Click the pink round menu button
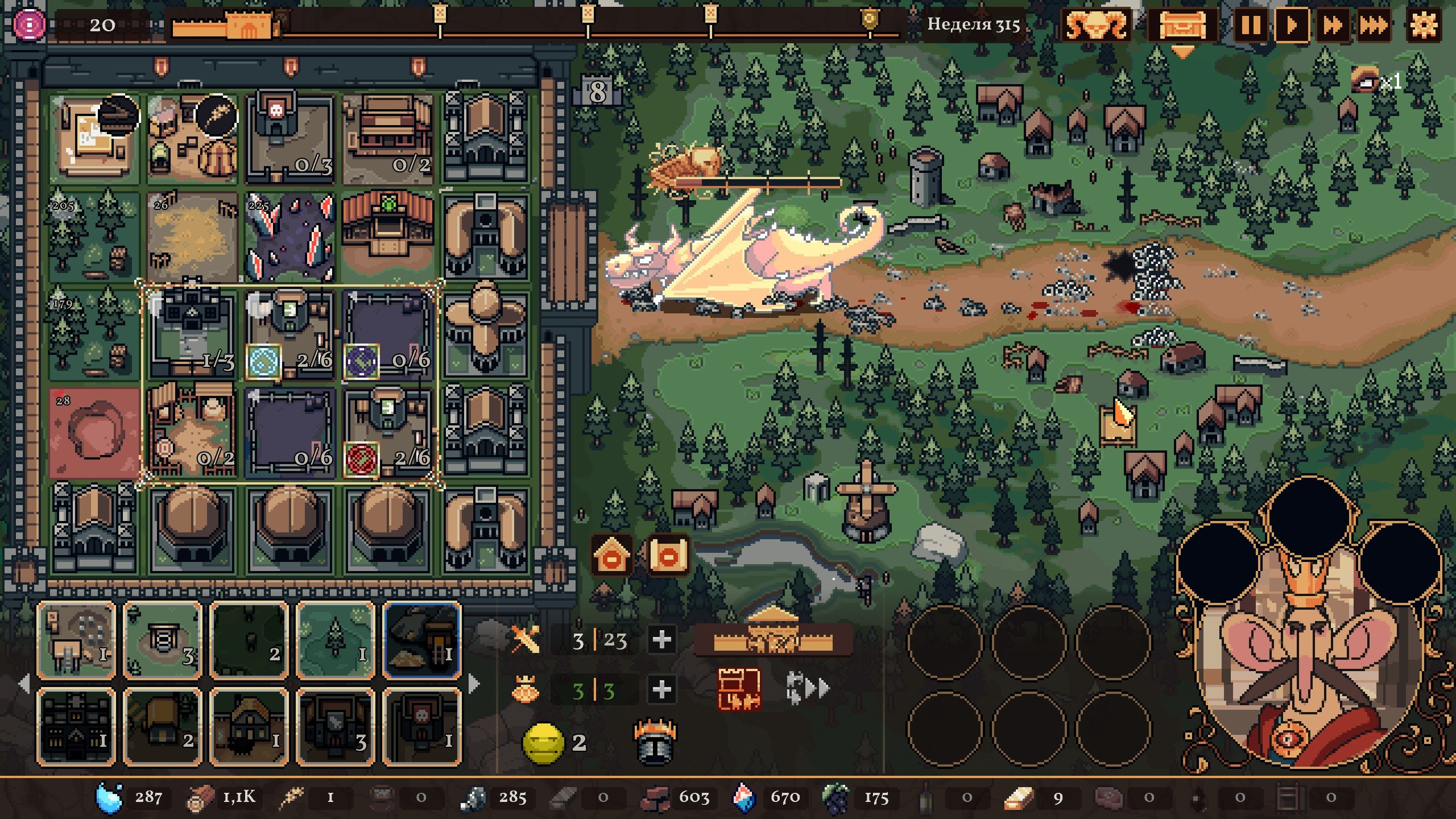The height and width of the screenshot is (819, 1456). click(30, 25)
